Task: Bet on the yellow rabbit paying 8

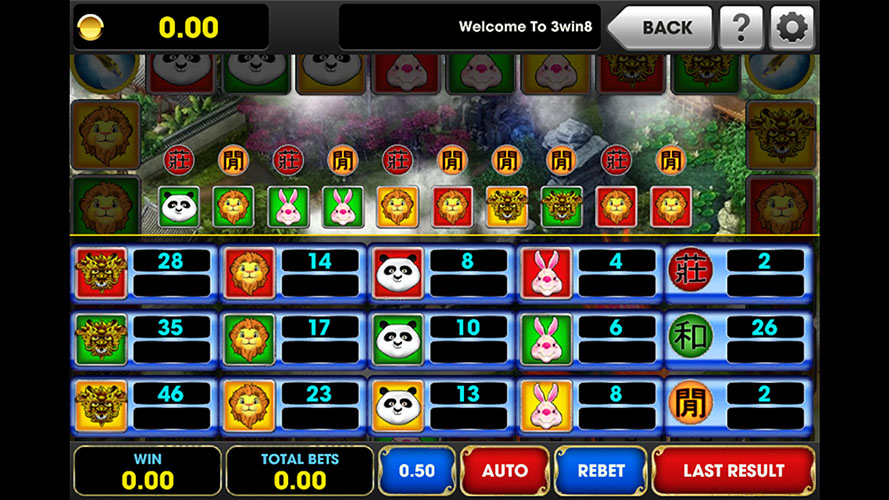Action: click(546, 405)
